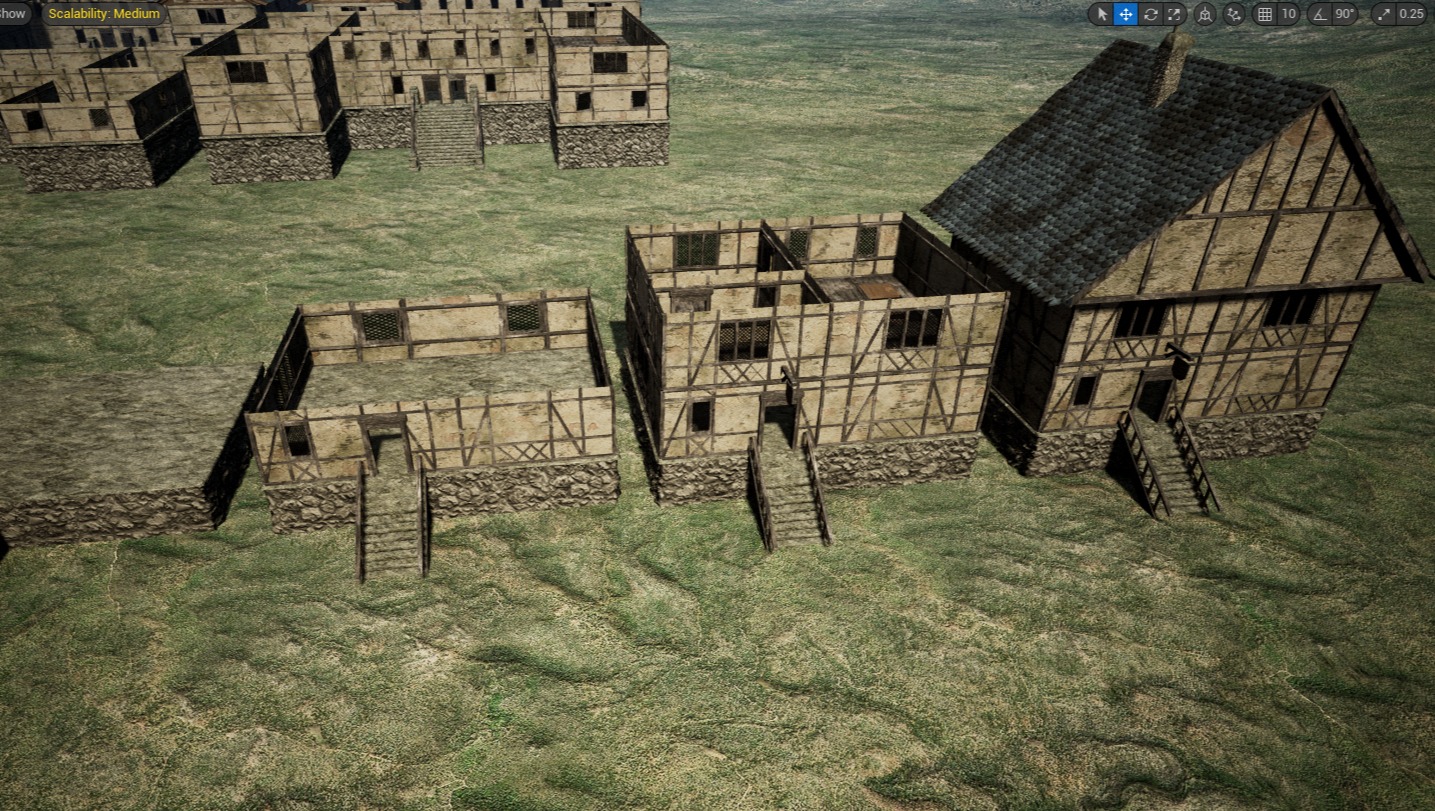Viewport: 1435px width, 811px height.
Task: Toggle scale snapping
Action: tap(1385, 14)
